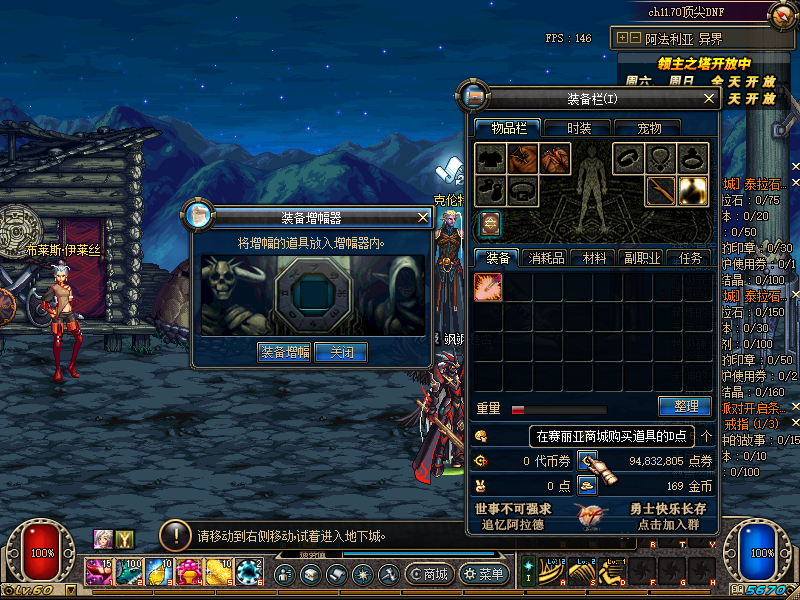Image resolution: width=800 pixels, height=600 pixels.
Task: Open the 菜单 menu button
Action: coord(483,574)
